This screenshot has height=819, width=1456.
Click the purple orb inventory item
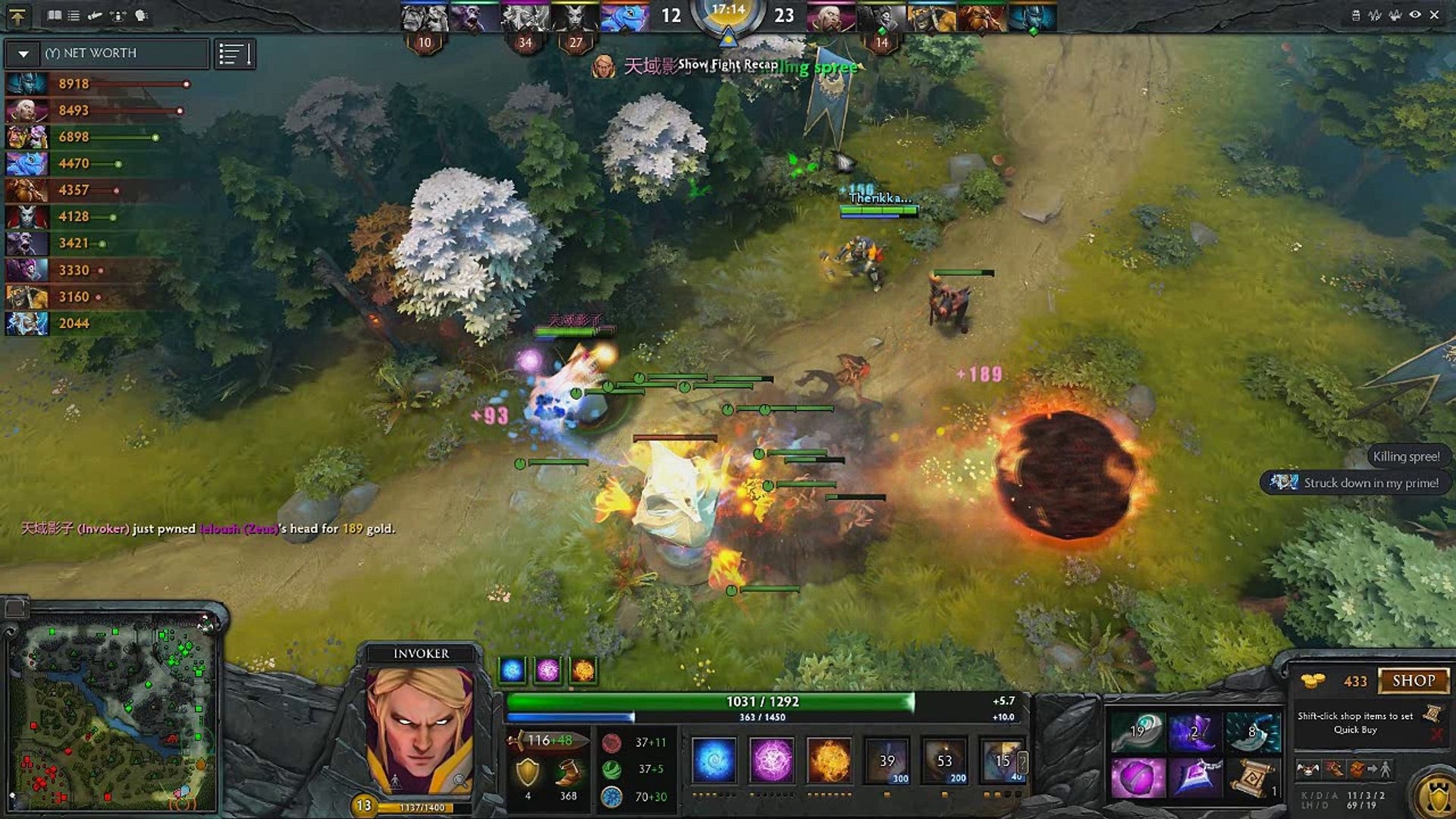click(1137, 779)
